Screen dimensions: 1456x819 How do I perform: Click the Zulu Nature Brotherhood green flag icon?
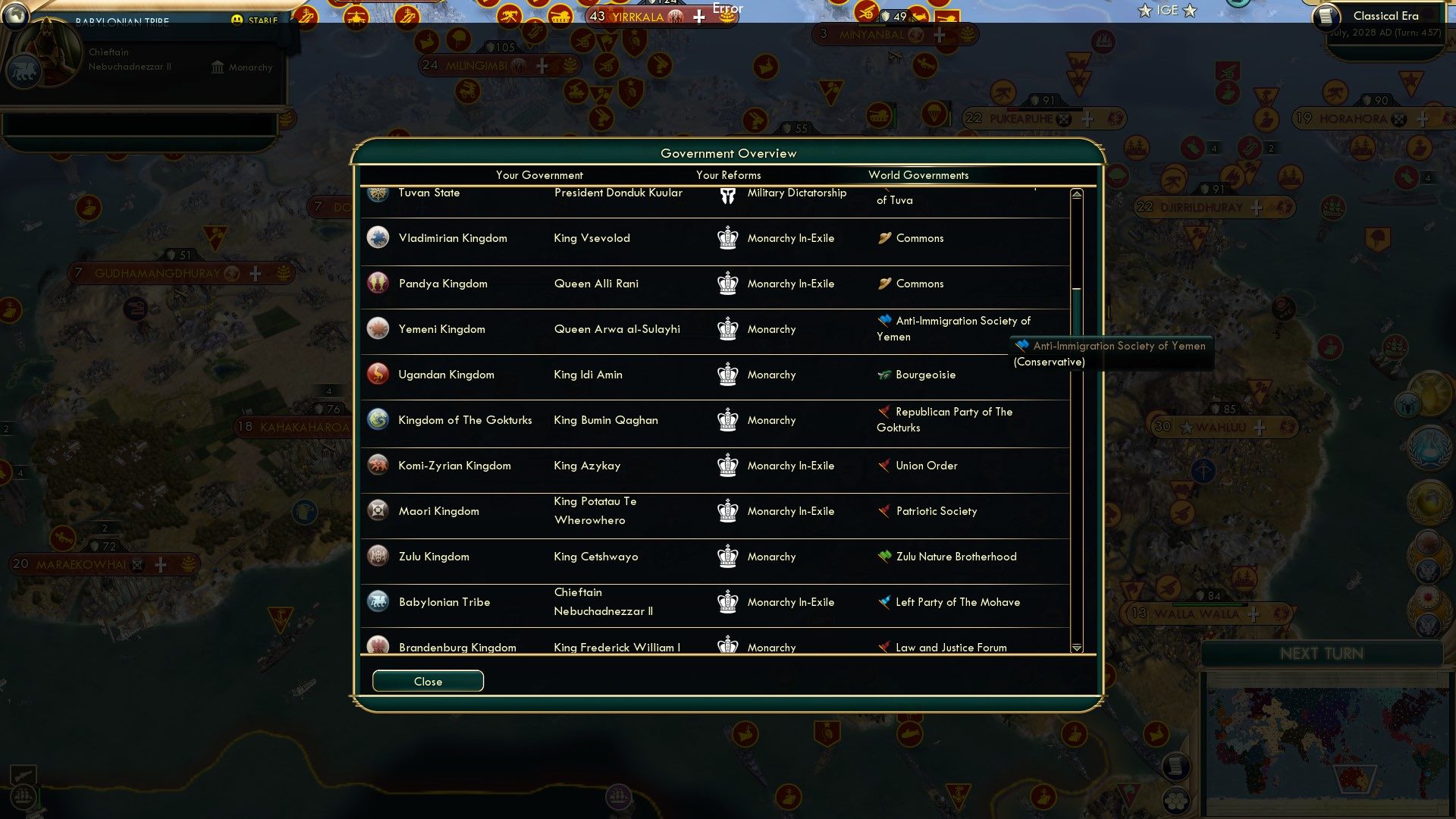(x=883, y=556)
